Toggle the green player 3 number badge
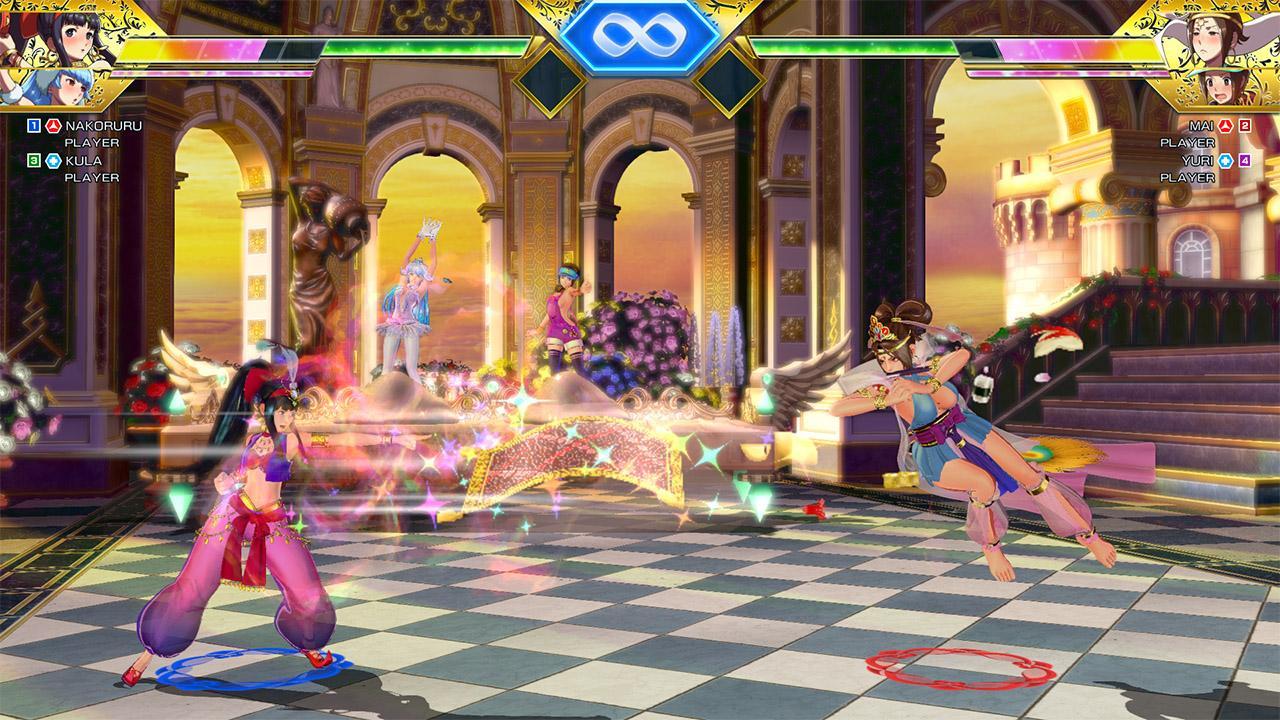Screen dimensions: 1280x720 [33, 160]
